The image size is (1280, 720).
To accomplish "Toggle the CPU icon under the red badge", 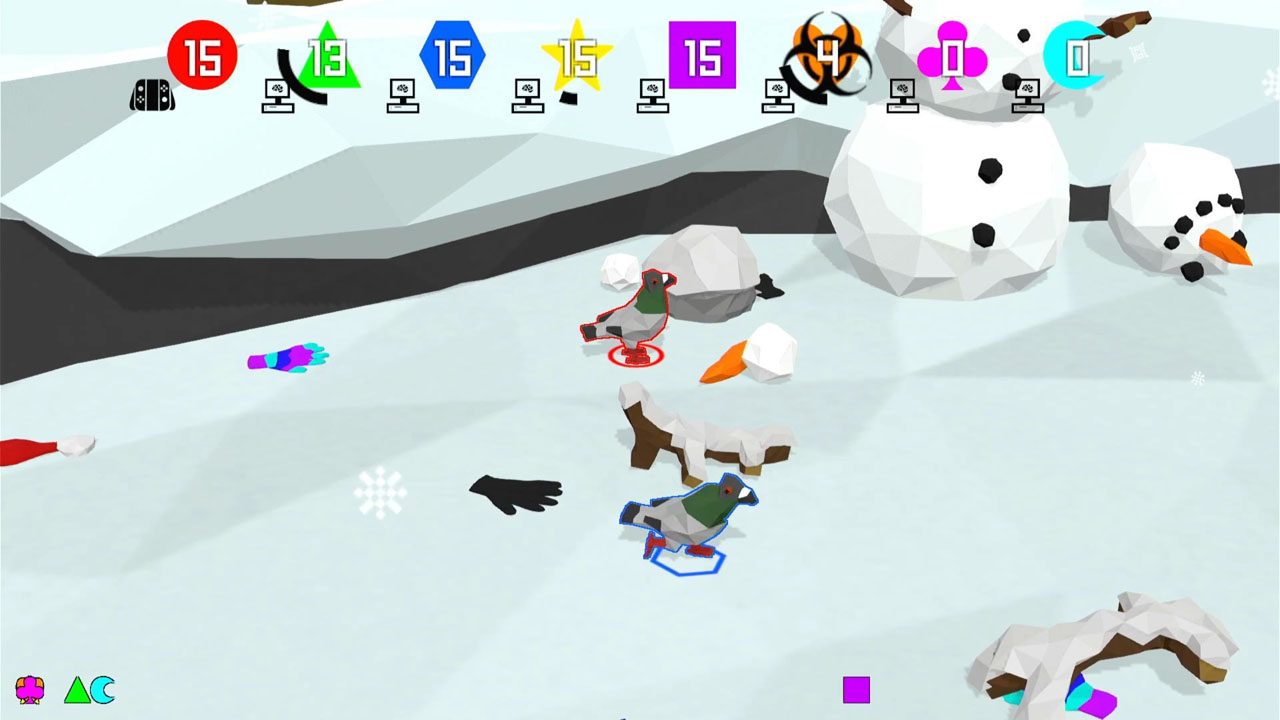I will [277, 95].
